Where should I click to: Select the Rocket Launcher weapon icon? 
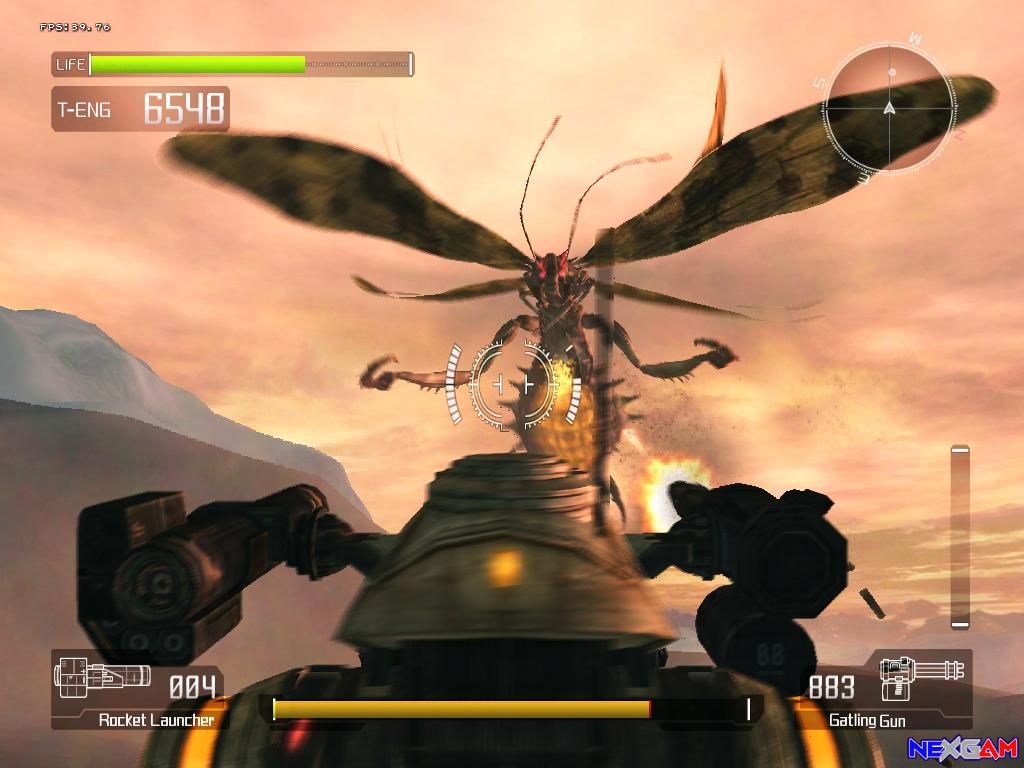[102, 677]
